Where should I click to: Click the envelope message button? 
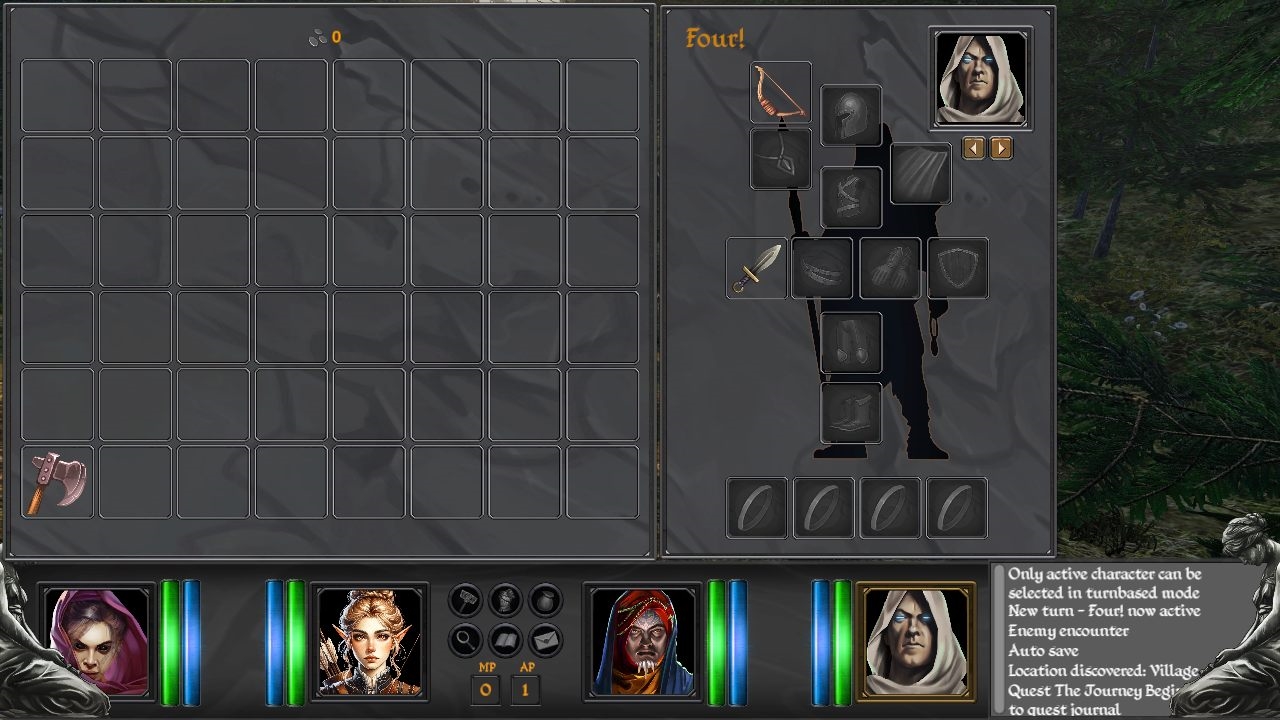pos(545,638)
